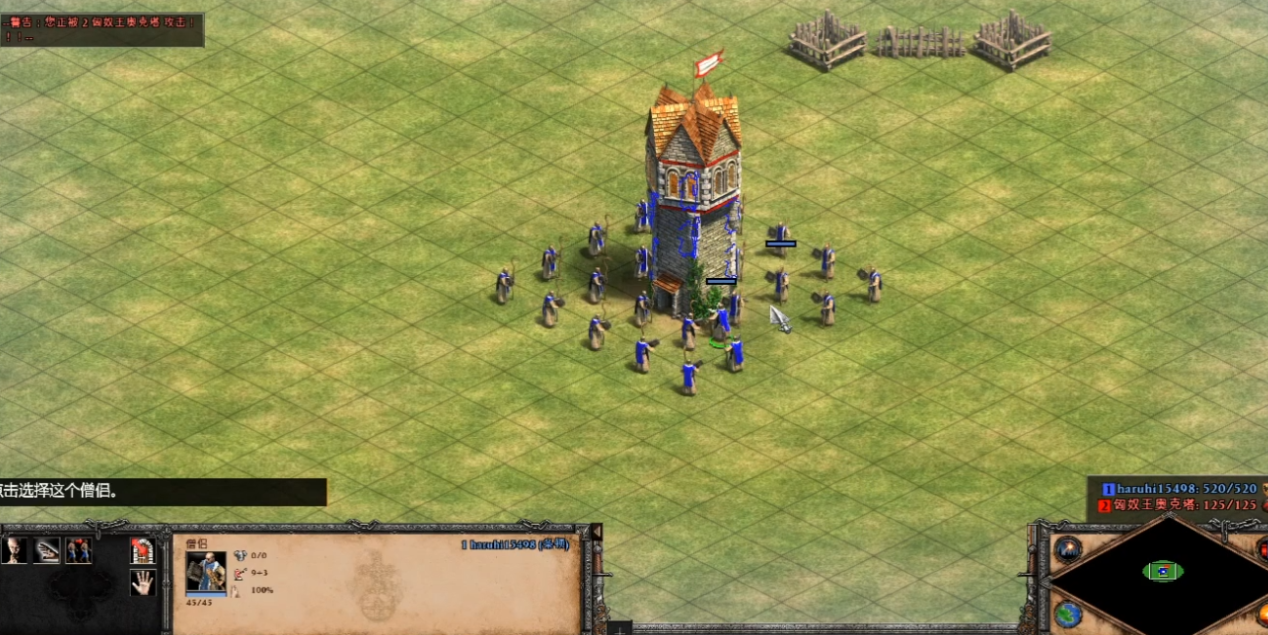Select the red player 2 score row
1268x635 pixels.
tap(1180, 505)
